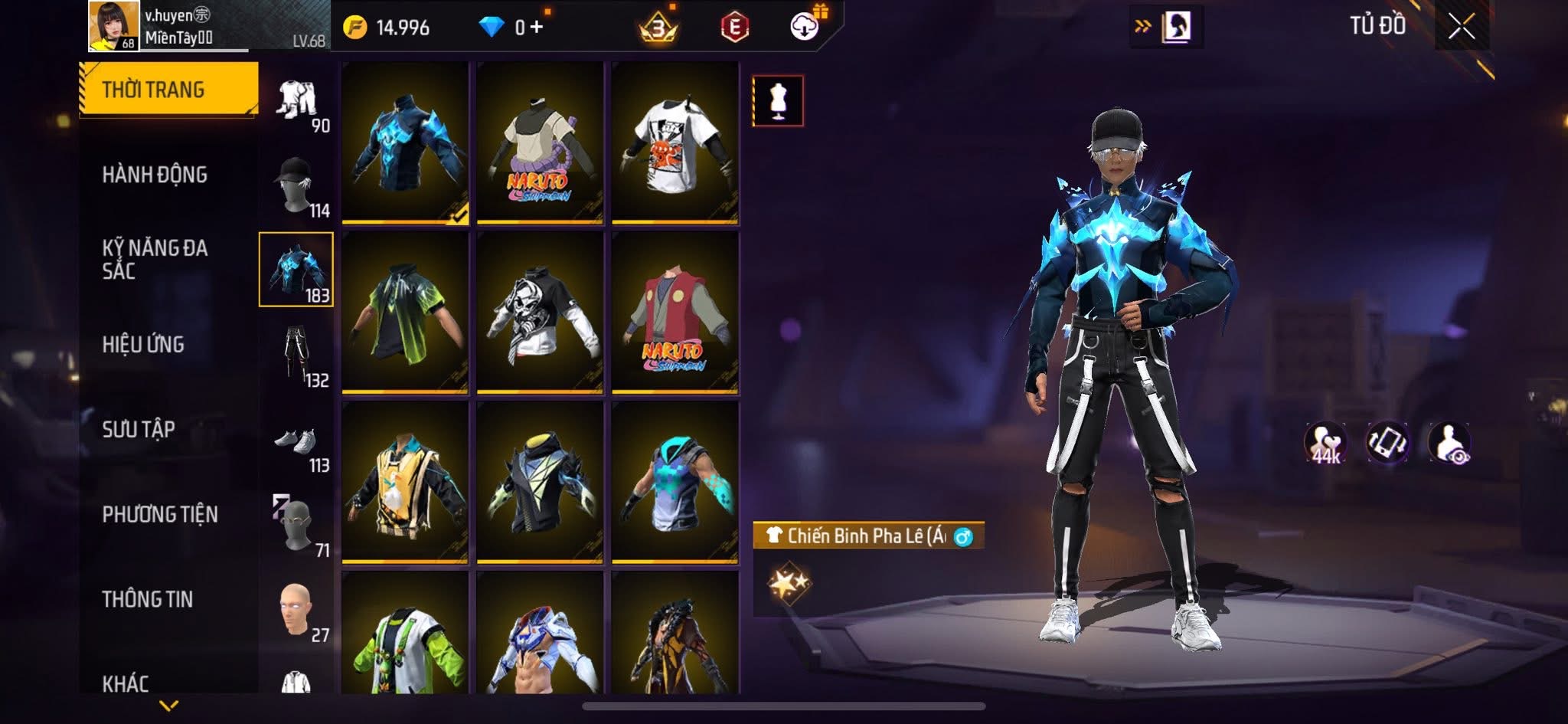This screenshot has width=1568, height=724.
Task: Open the Hiệu Ứng section
Action: coord(143,345)
